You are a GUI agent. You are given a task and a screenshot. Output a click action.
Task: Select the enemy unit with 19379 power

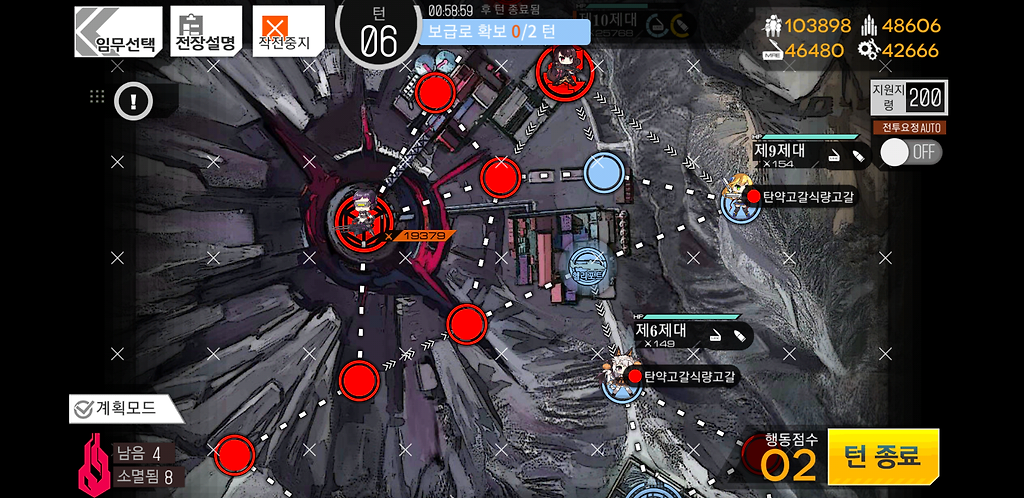pyautogui.click(x=360, y=215)
